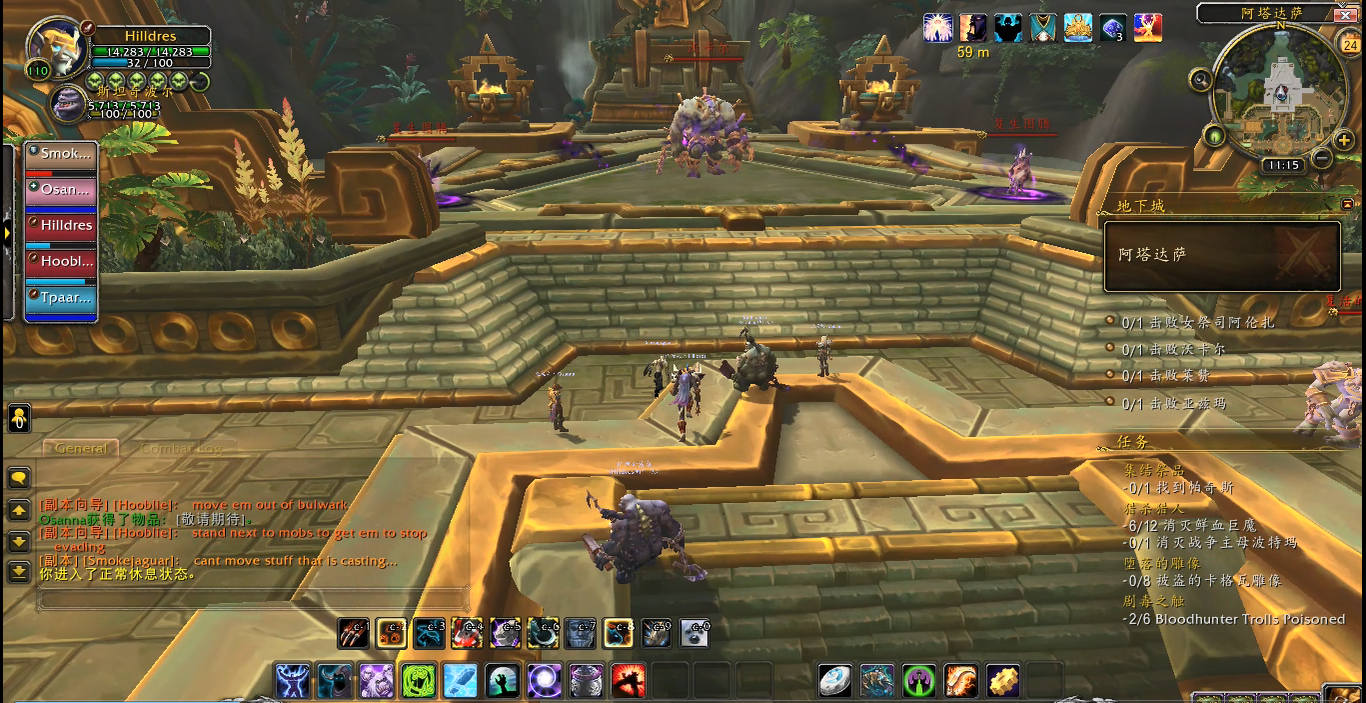Open the chat speech bubble menu button
Image resolution: width=1366 pixels, height=703 pixels.
pyautogui.click(x=18, y=478)
